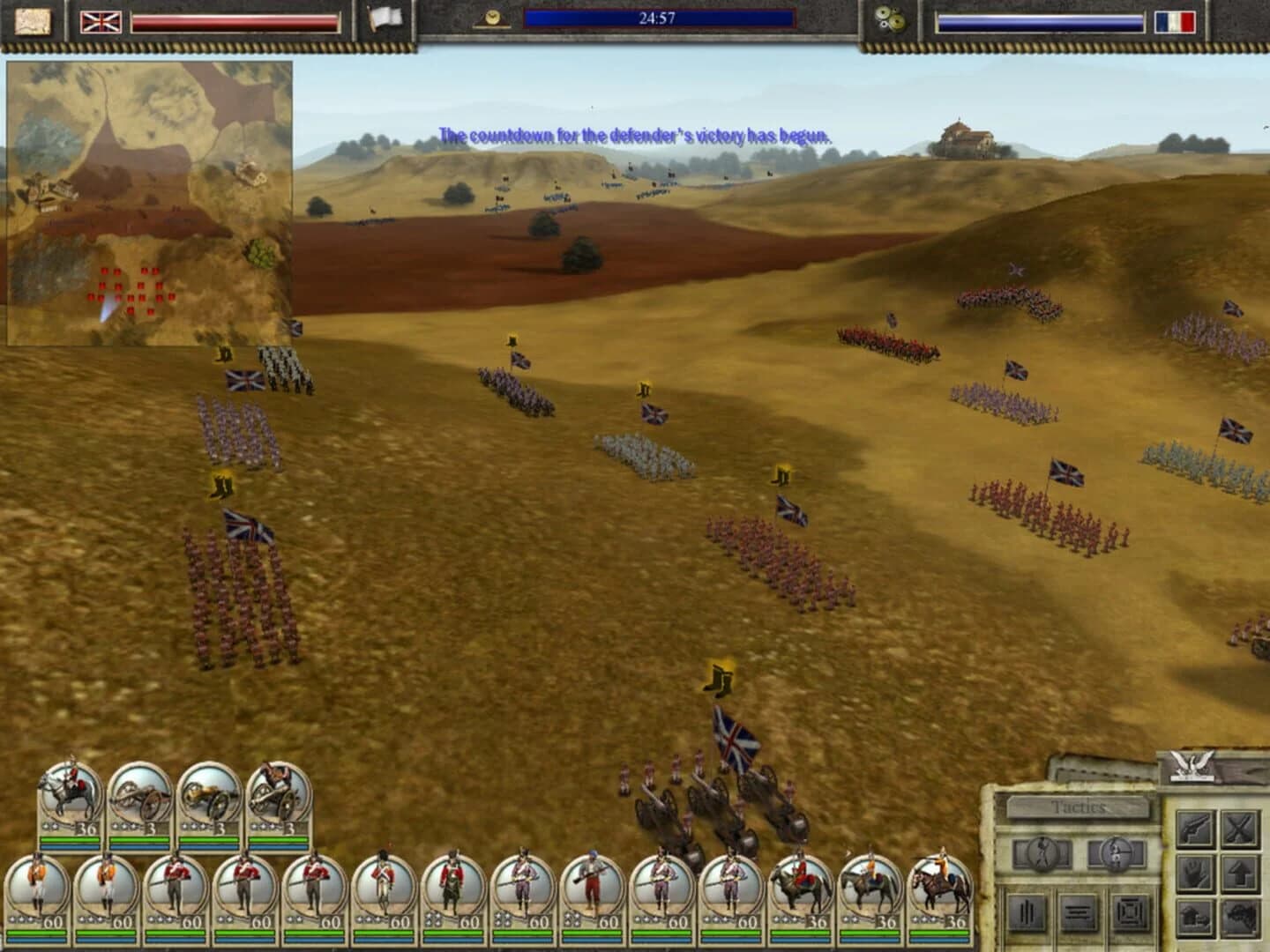
Task: Toggle the standing soldier tactic stance
Action: point(1041,852)
